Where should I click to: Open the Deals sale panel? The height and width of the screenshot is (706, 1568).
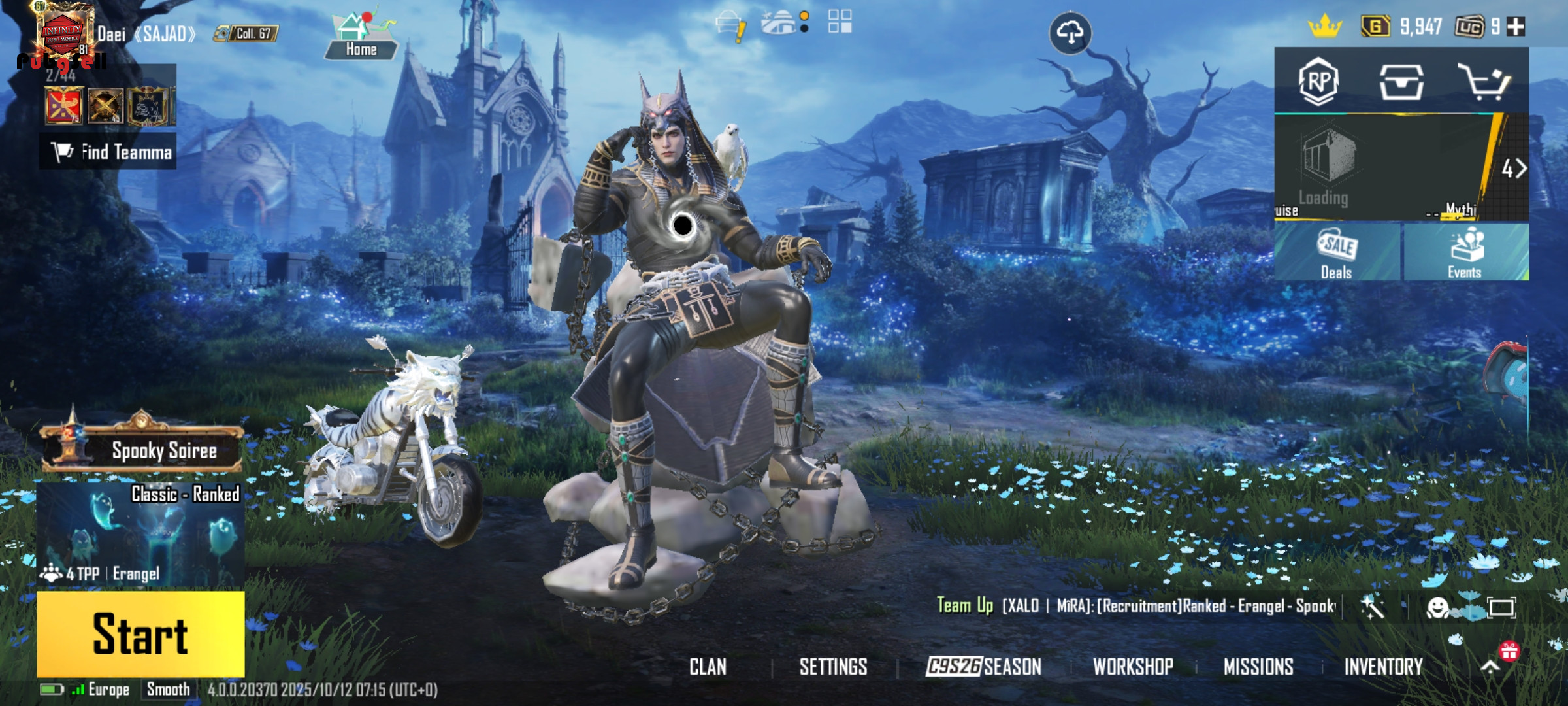click(1337, 254)
